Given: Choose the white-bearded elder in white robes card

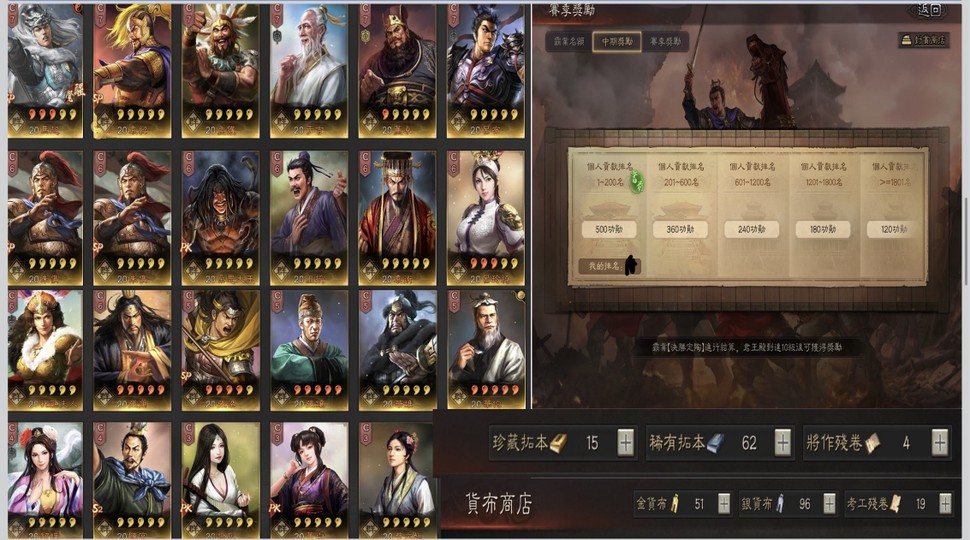Looking at the screenshot, I should 309,68.
